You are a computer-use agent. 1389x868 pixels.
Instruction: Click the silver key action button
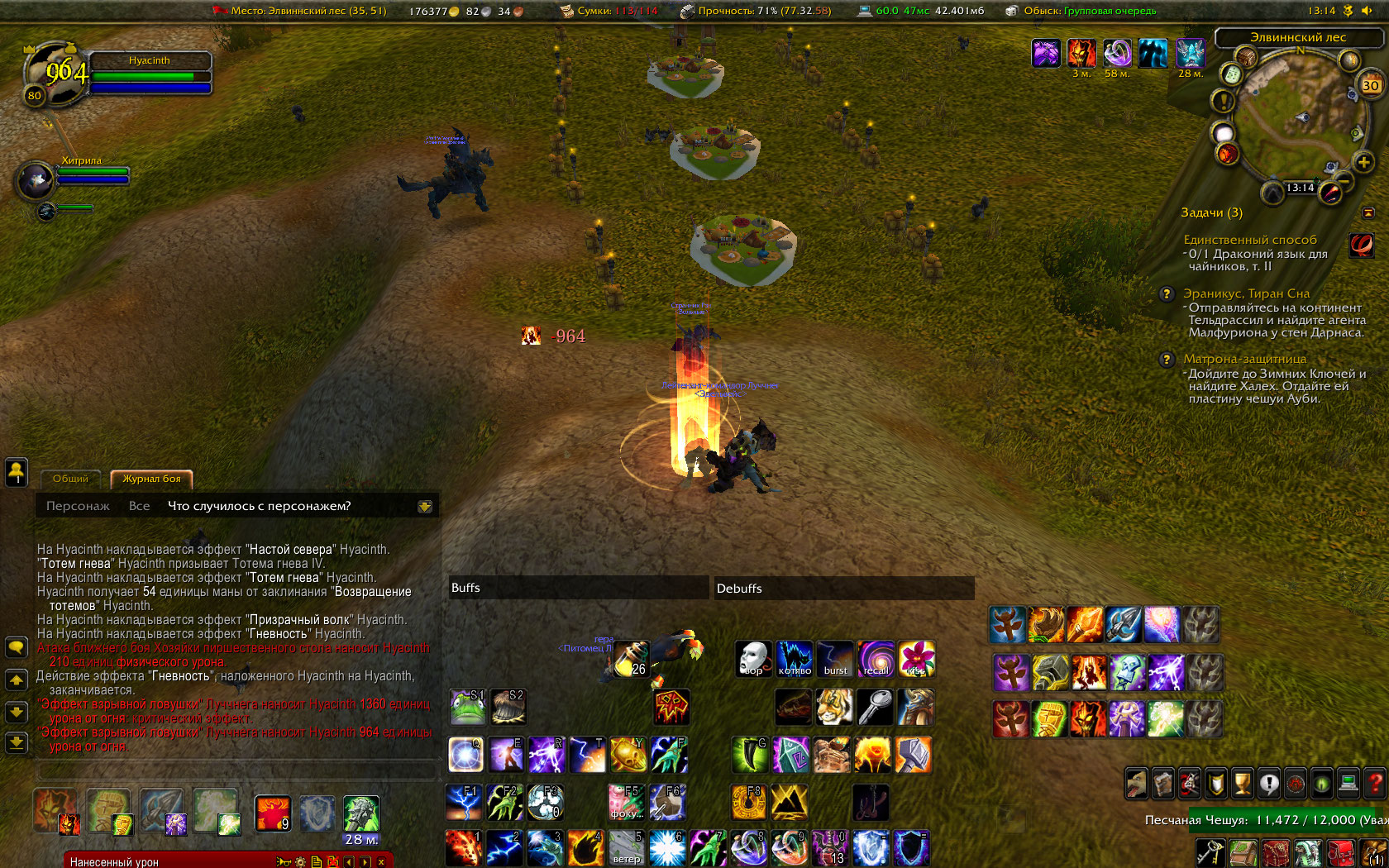coord(875,707)
